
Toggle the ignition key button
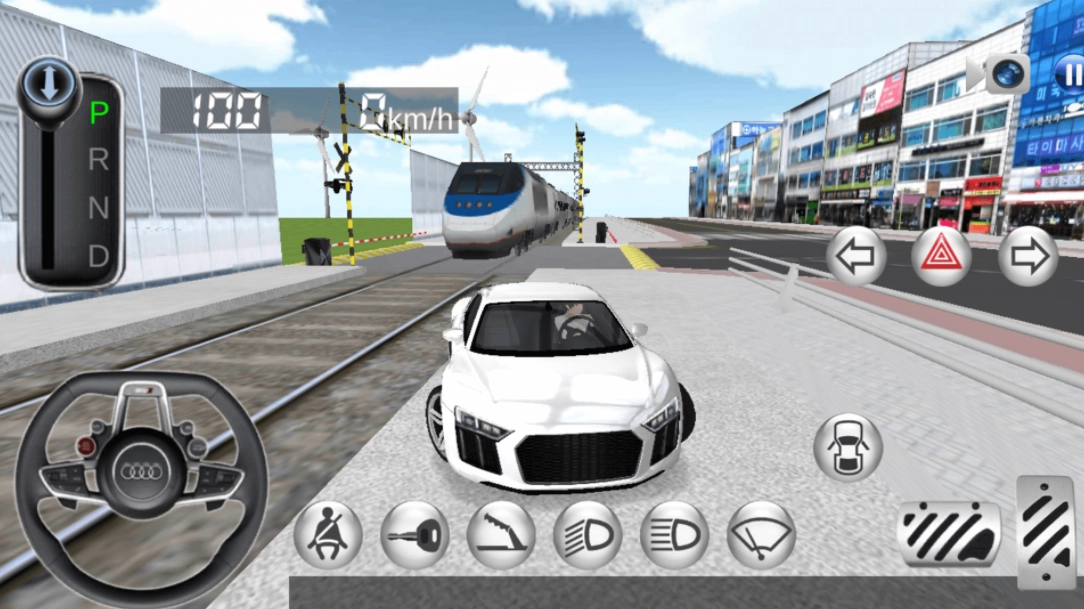tap(414, 535)
